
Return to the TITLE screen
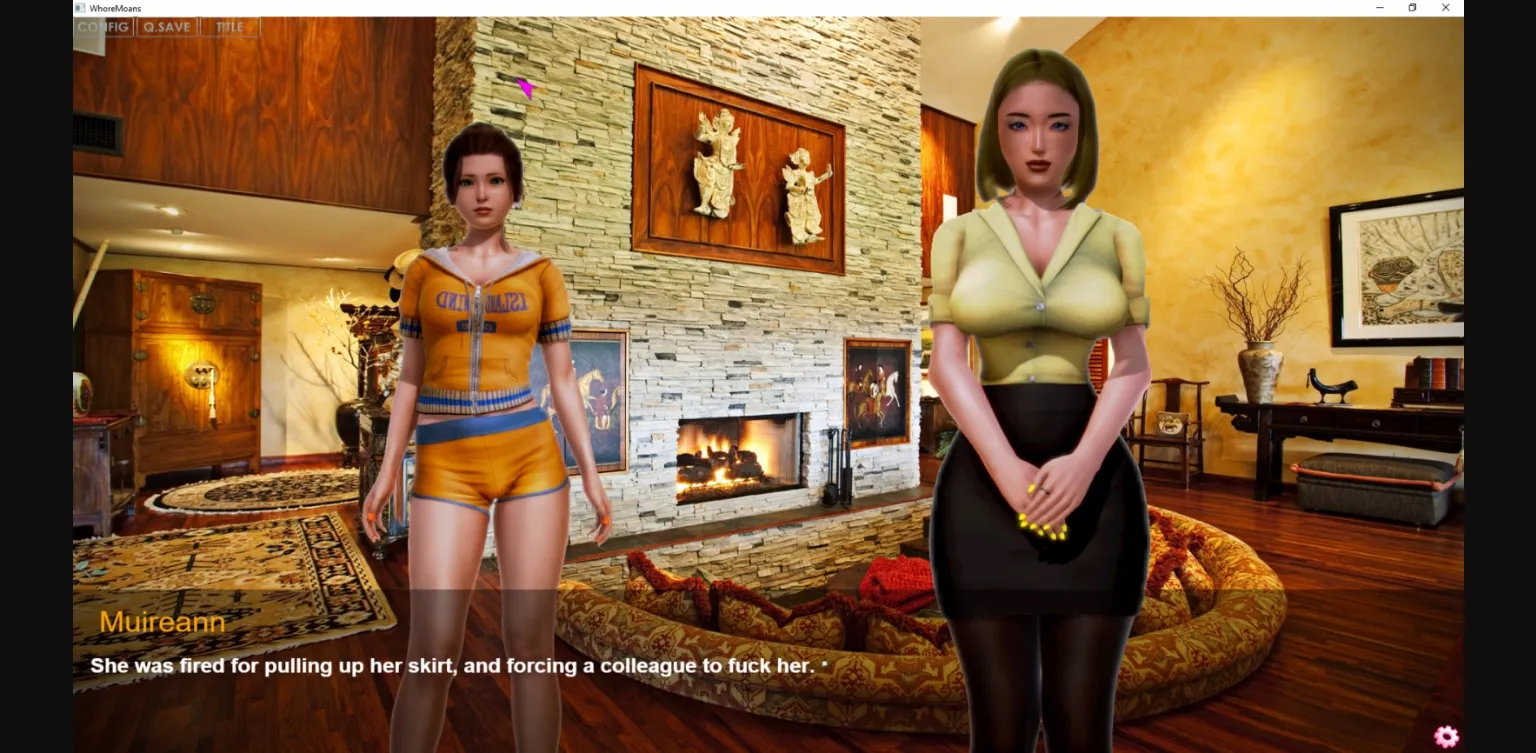(228, 27)
